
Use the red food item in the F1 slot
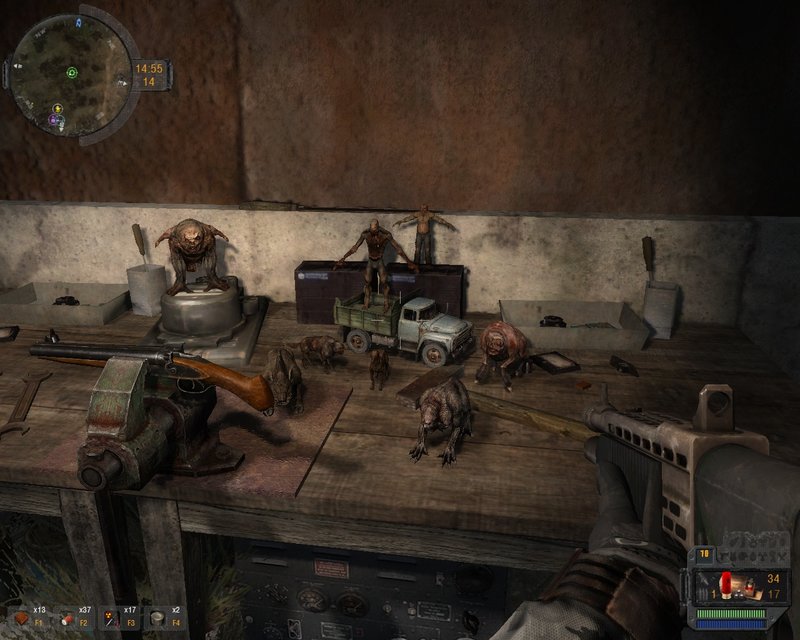click(22, 616)
